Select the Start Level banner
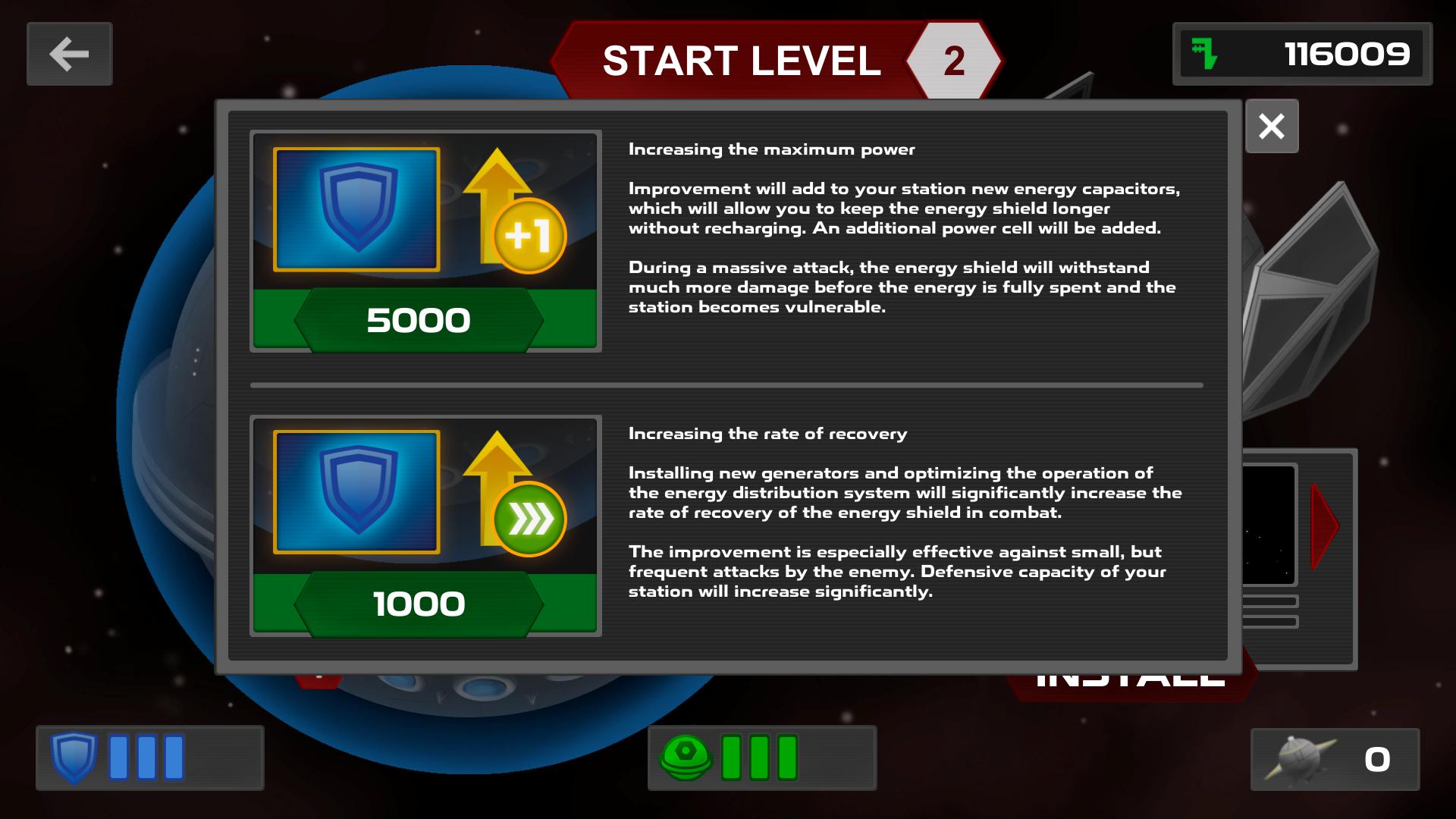The width and height of the screenshot is (1456, 819). 739,60
